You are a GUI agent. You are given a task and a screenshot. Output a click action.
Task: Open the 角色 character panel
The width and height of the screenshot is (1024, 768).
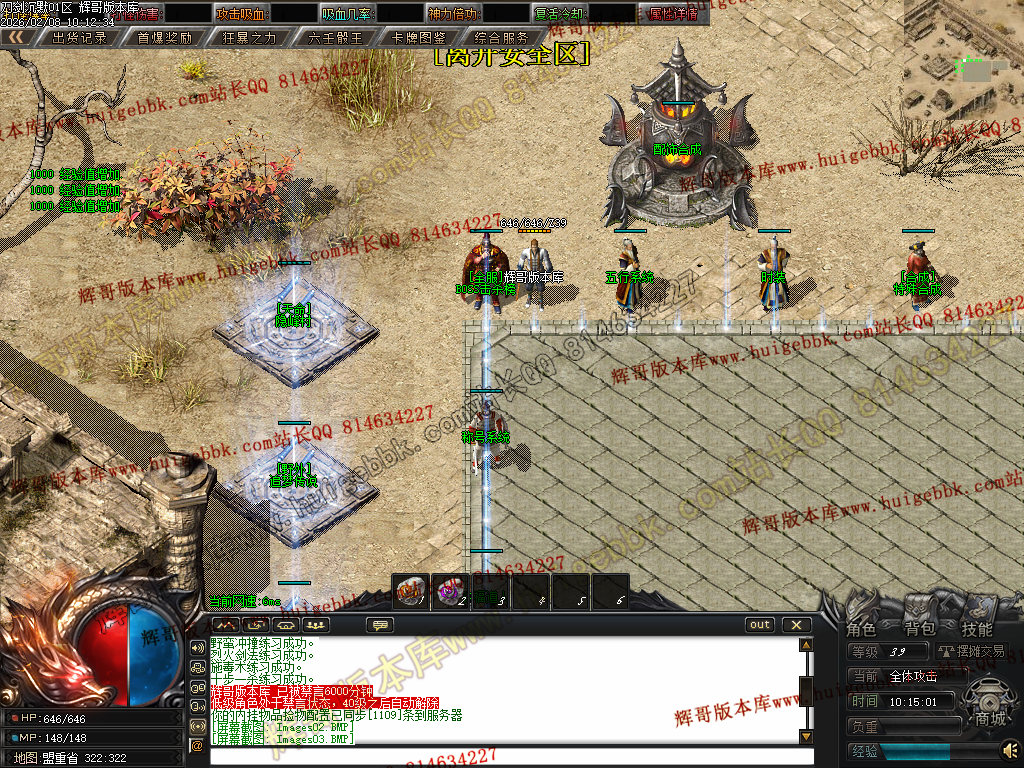[861, 629]
